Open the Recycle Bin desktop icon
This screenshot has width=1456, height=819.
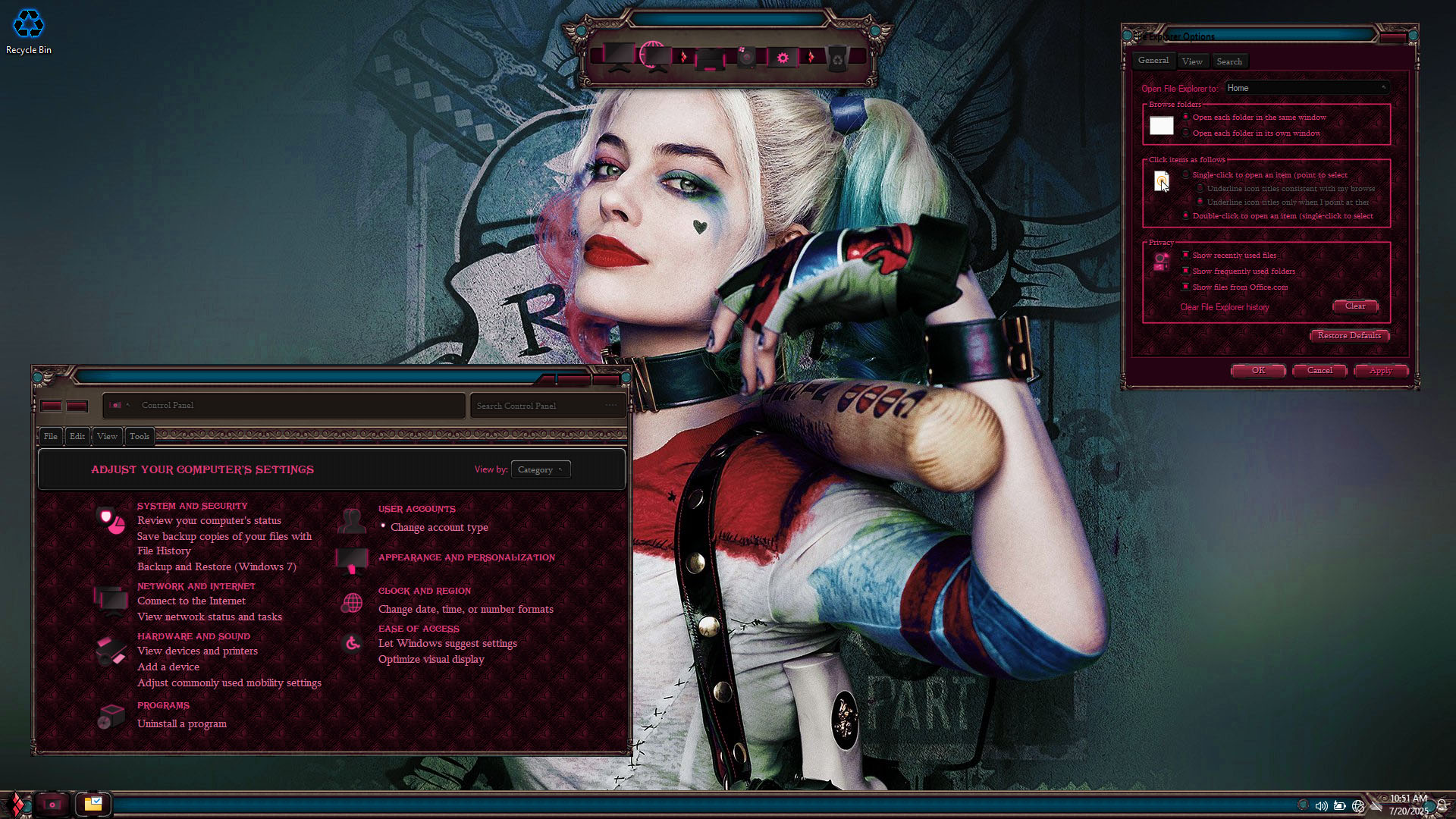[29, 30]
